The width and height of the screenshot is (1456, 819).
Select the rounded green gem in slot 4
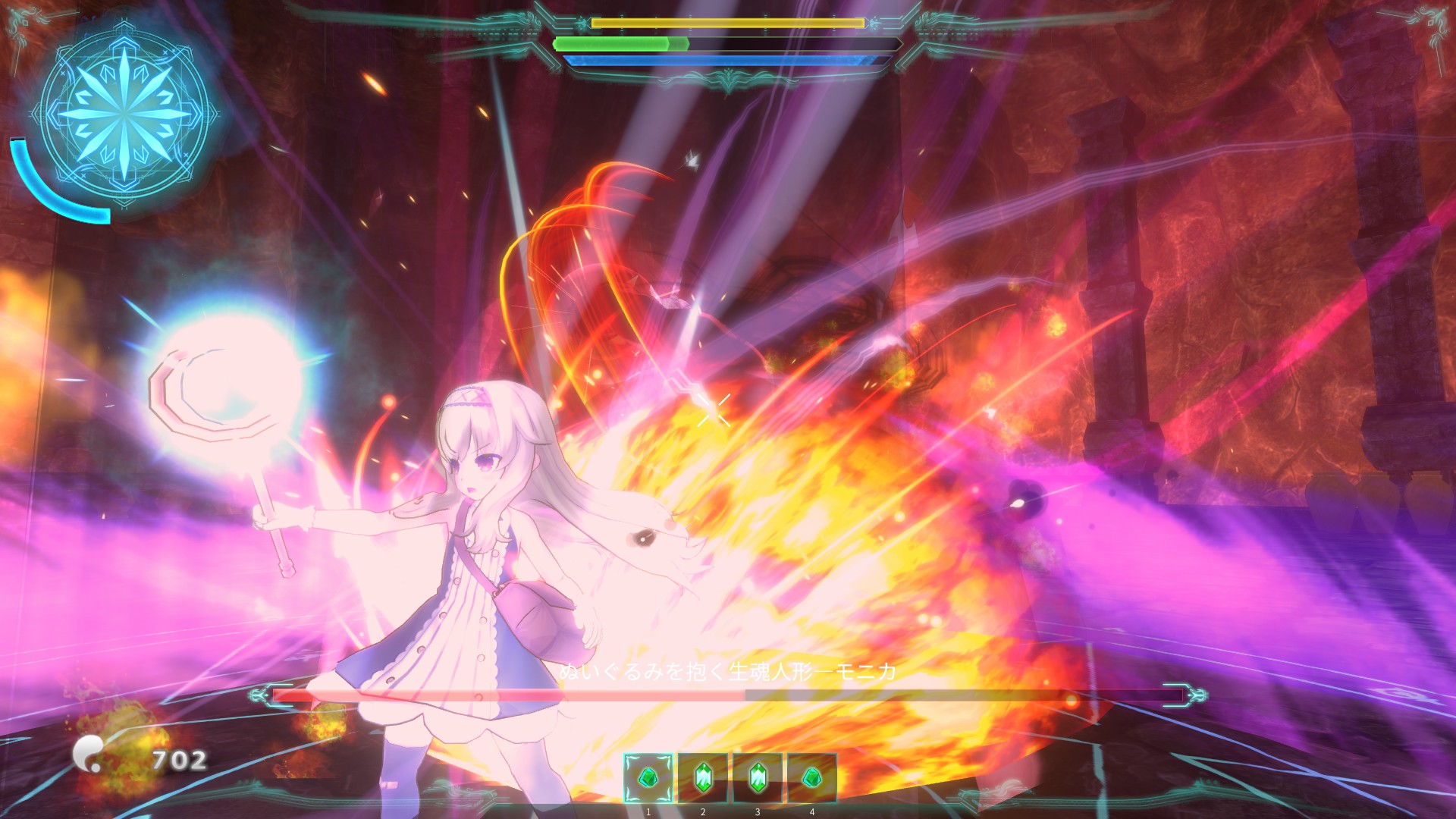tap(811, 778)
